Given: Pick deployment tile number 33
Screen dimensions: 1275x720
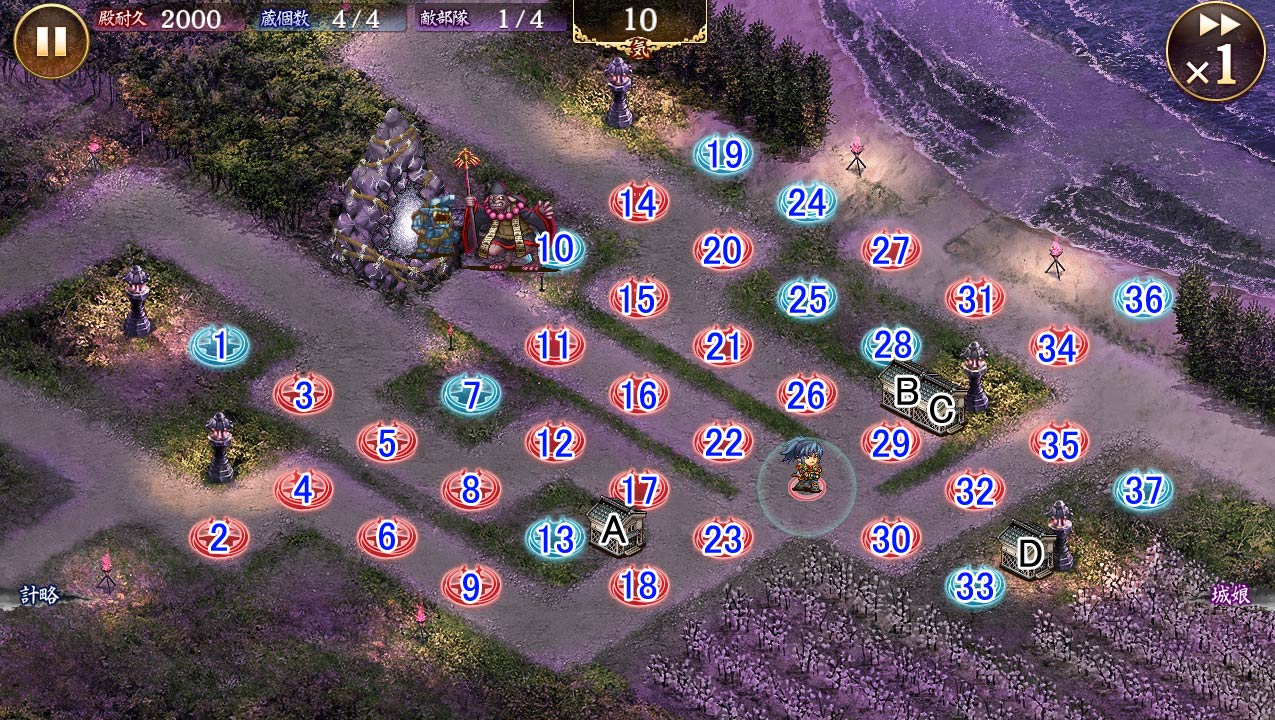Looking at the screenshot, I should pos(975,586).
